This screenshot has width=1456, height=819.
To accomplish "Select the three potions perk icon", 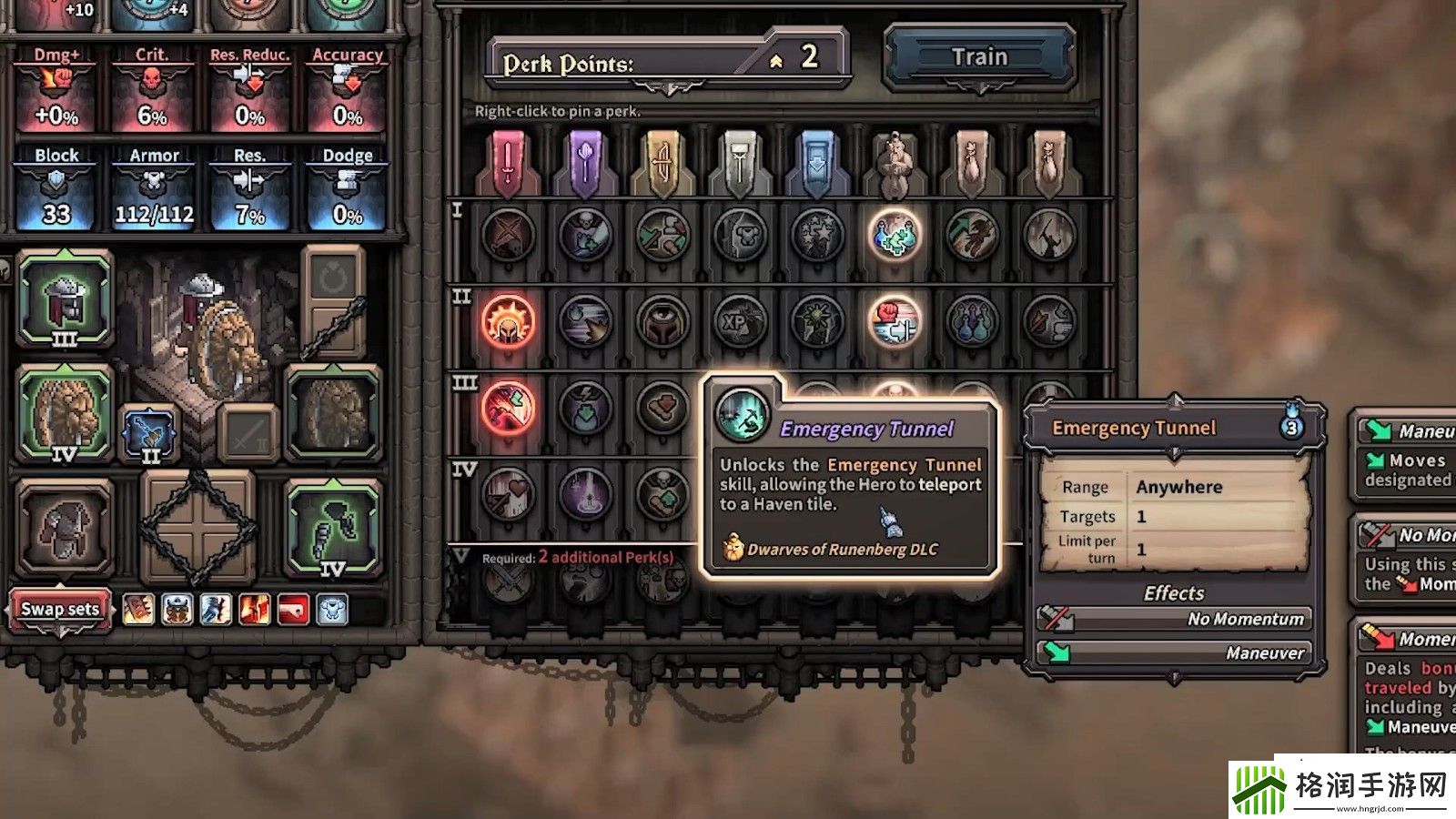I will click(972, 322).
